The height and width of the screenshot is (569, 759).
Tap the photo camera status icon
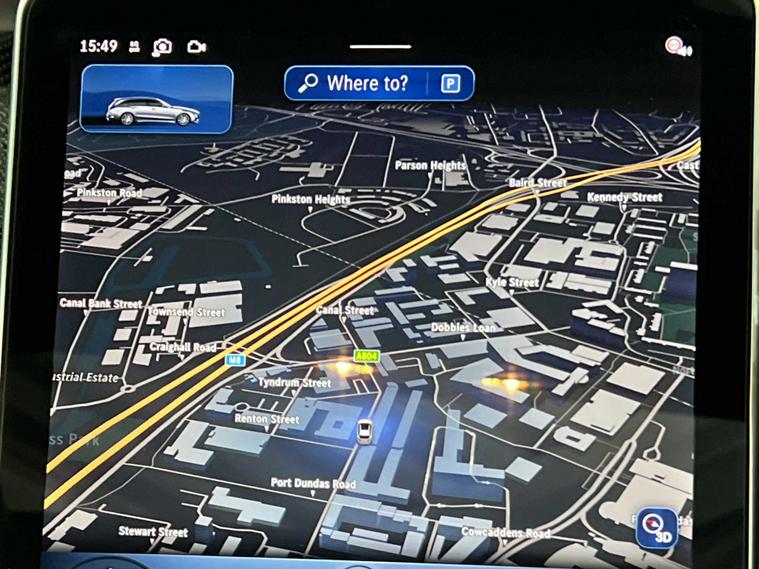[x=162, y=47]
